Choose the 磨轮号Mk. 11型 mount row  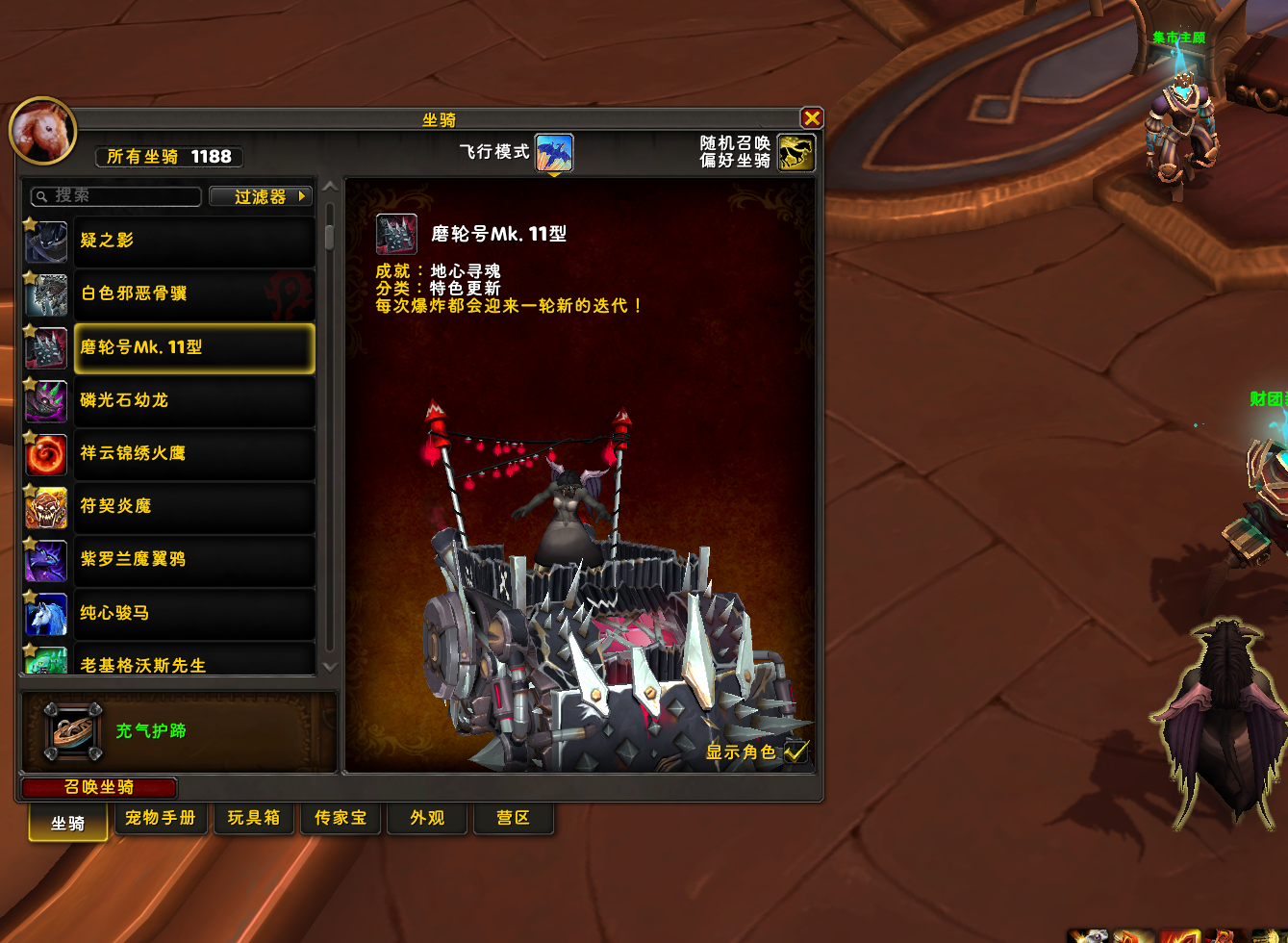tap(193, 347)
